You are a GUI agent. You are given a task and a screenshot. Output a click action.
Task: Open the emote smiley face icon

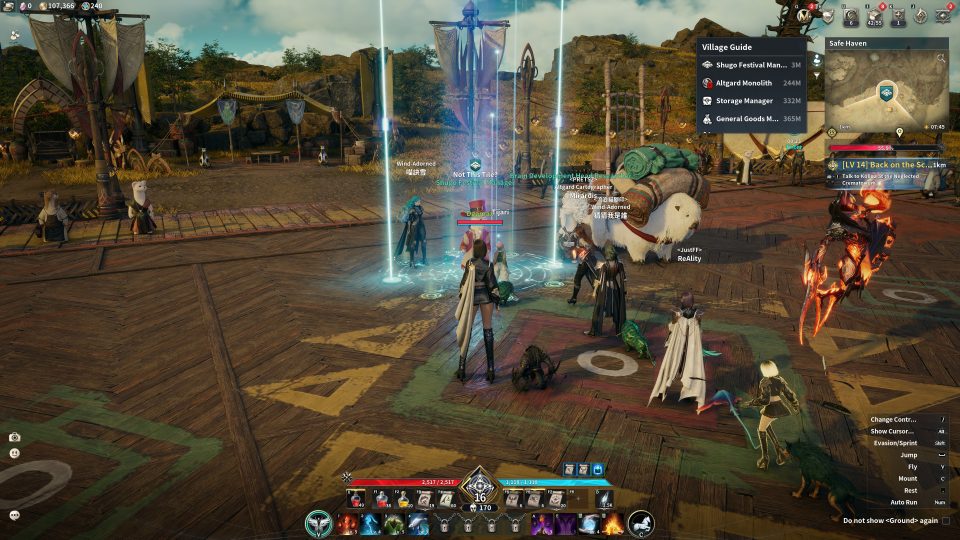coord(15,453)
